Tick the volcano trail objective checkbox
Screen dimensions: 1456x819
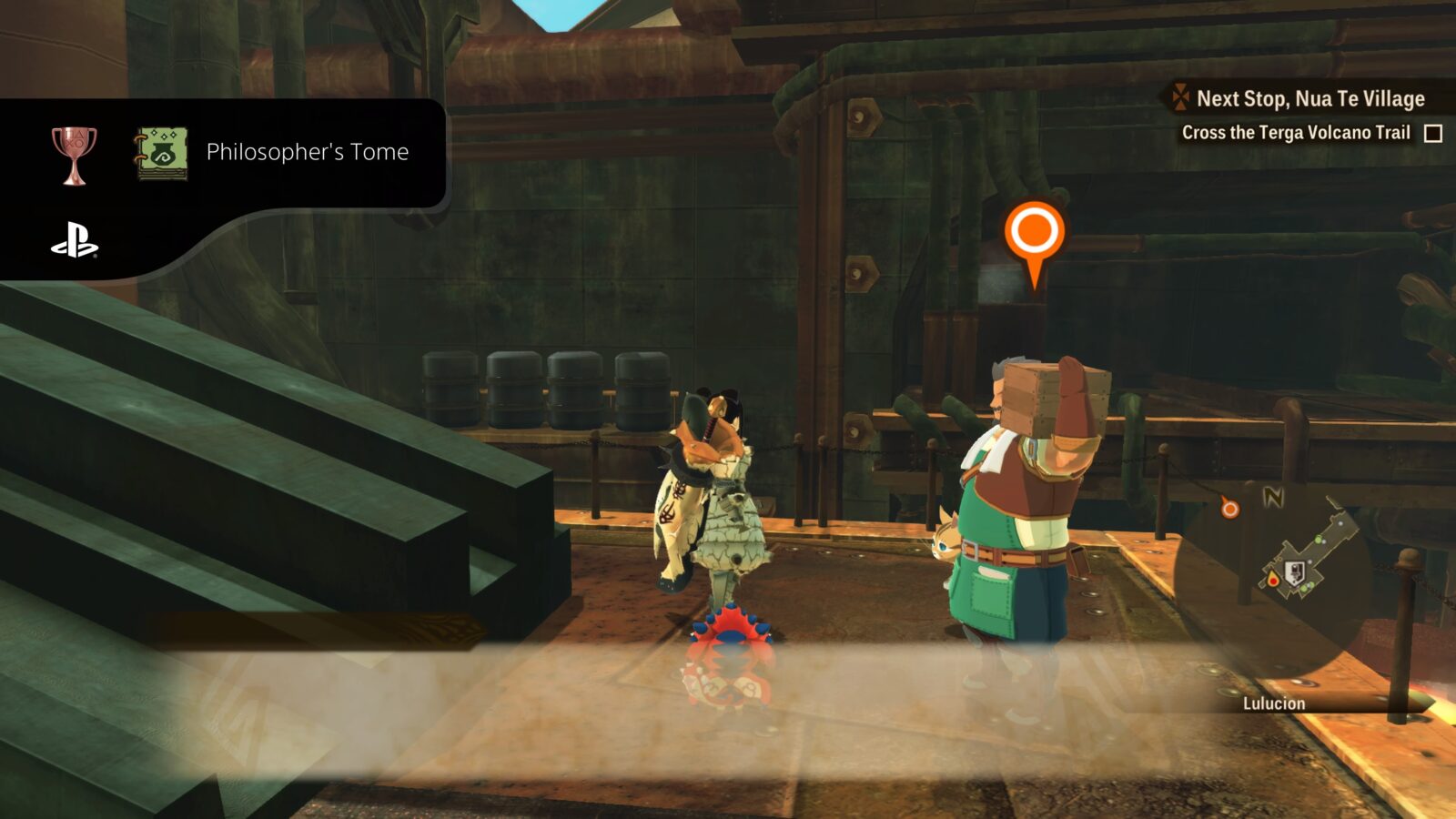coord(1433,134)
